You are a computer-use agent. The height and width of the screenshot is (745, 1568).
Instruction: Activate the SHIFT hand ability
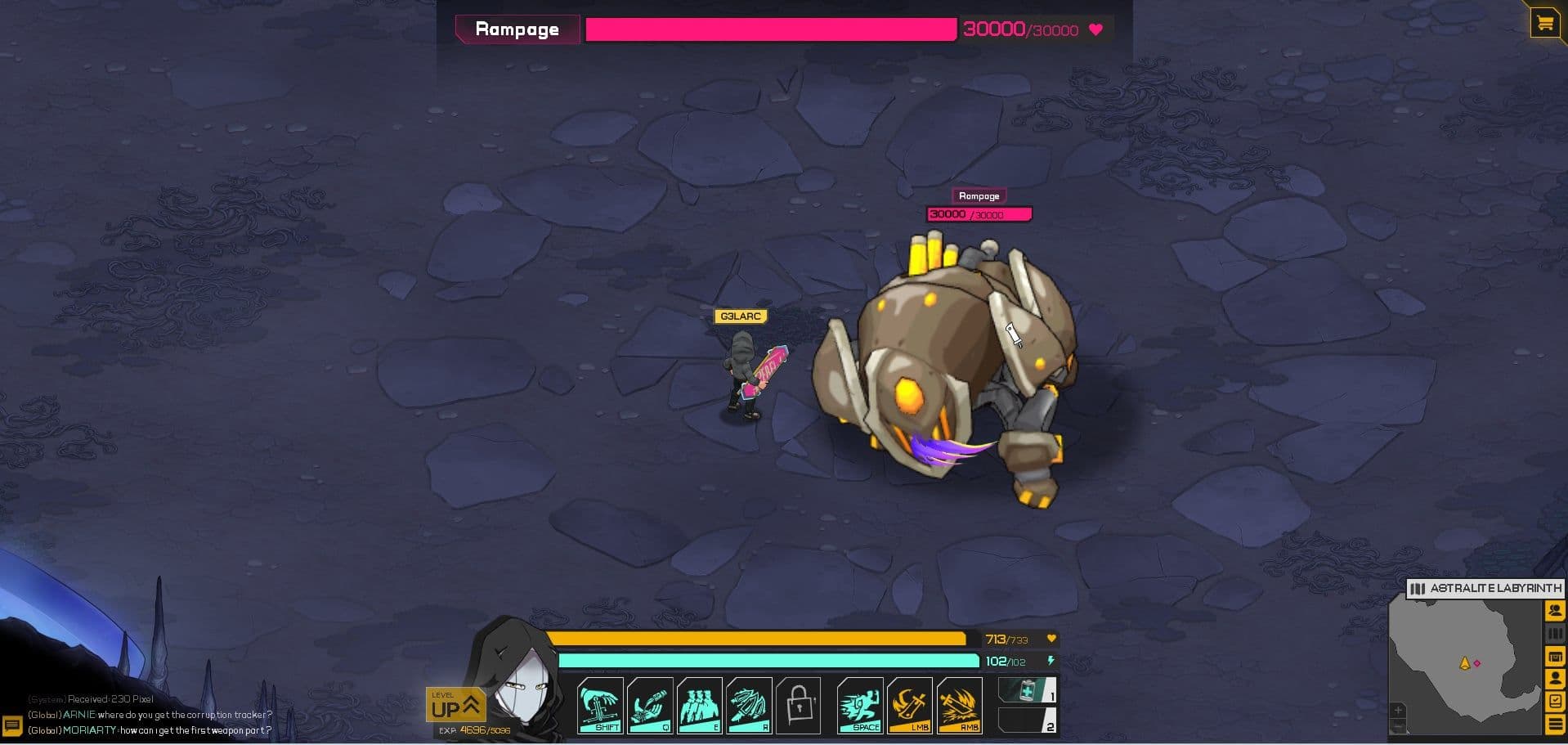(x=601, y=706)
